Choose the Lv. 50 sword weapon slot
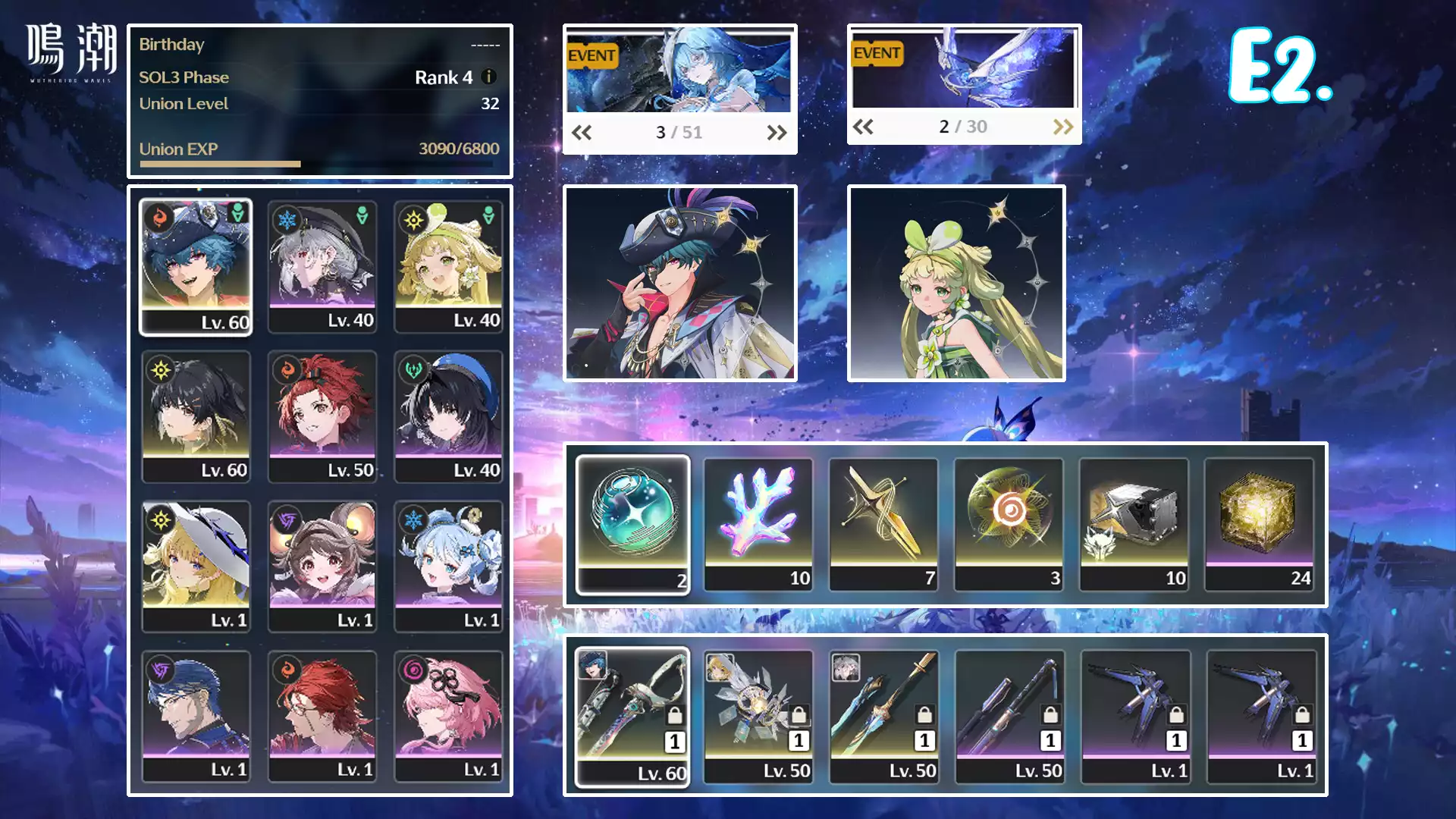Image resolution: width=1456 pixels, height=819 pixels. click(884, 717)
